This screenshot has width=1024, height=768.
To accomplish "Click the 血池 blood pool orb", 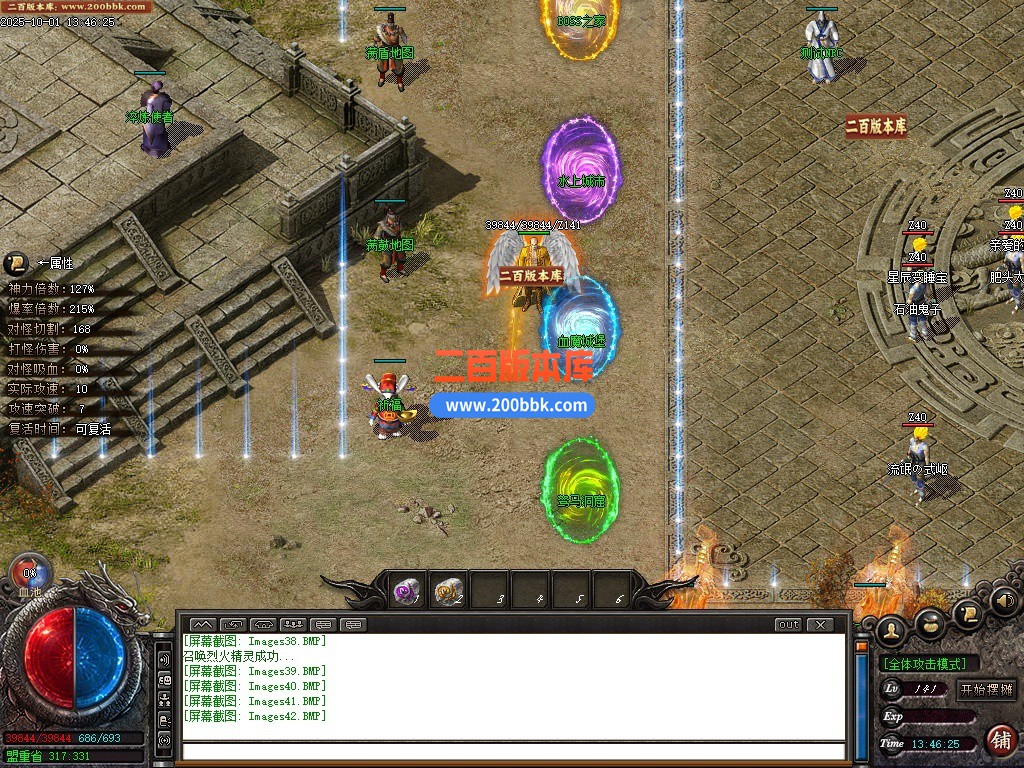I will click(x=29, y=574).
